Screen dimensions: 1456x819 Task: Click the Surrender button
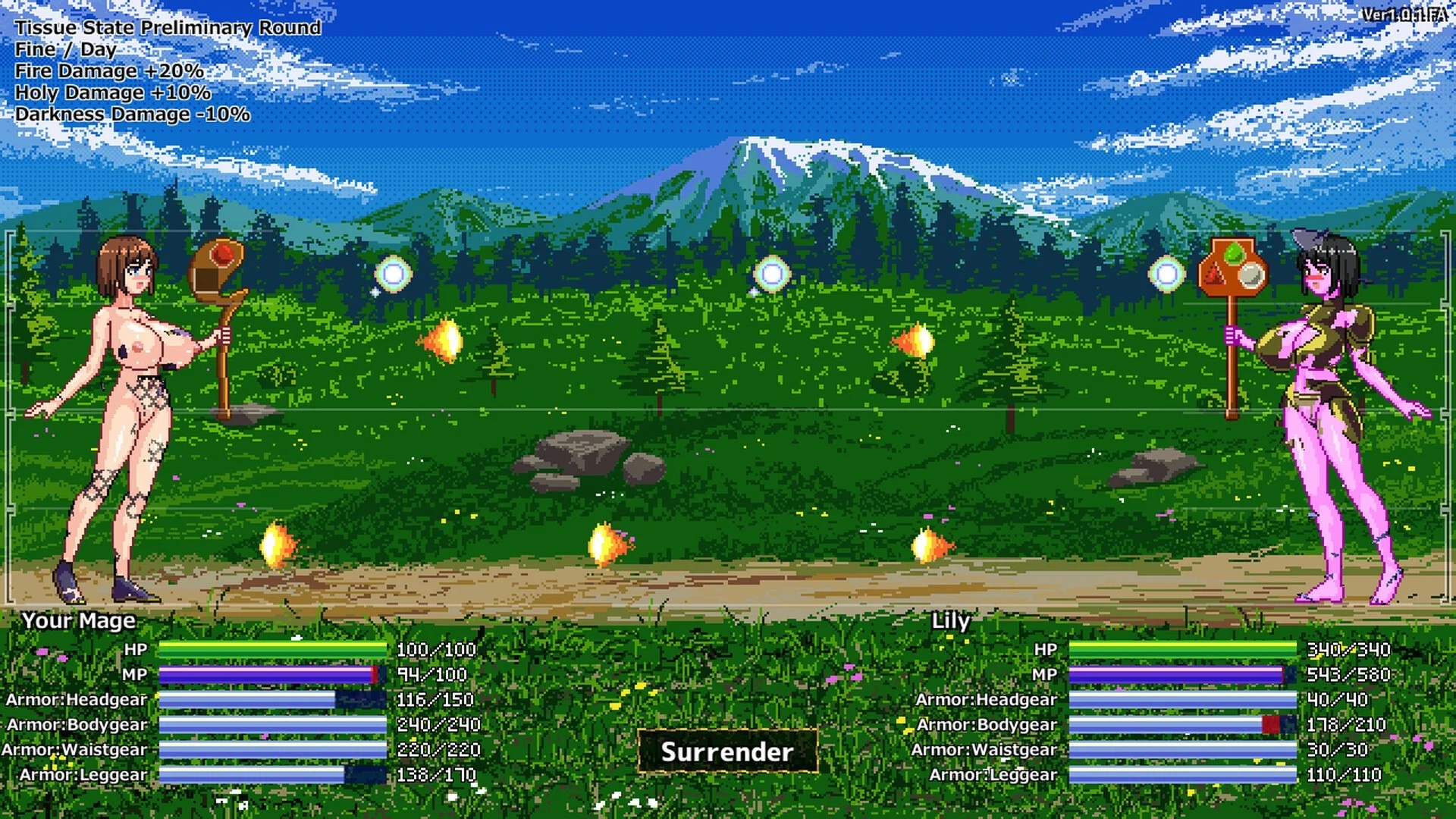727,753
